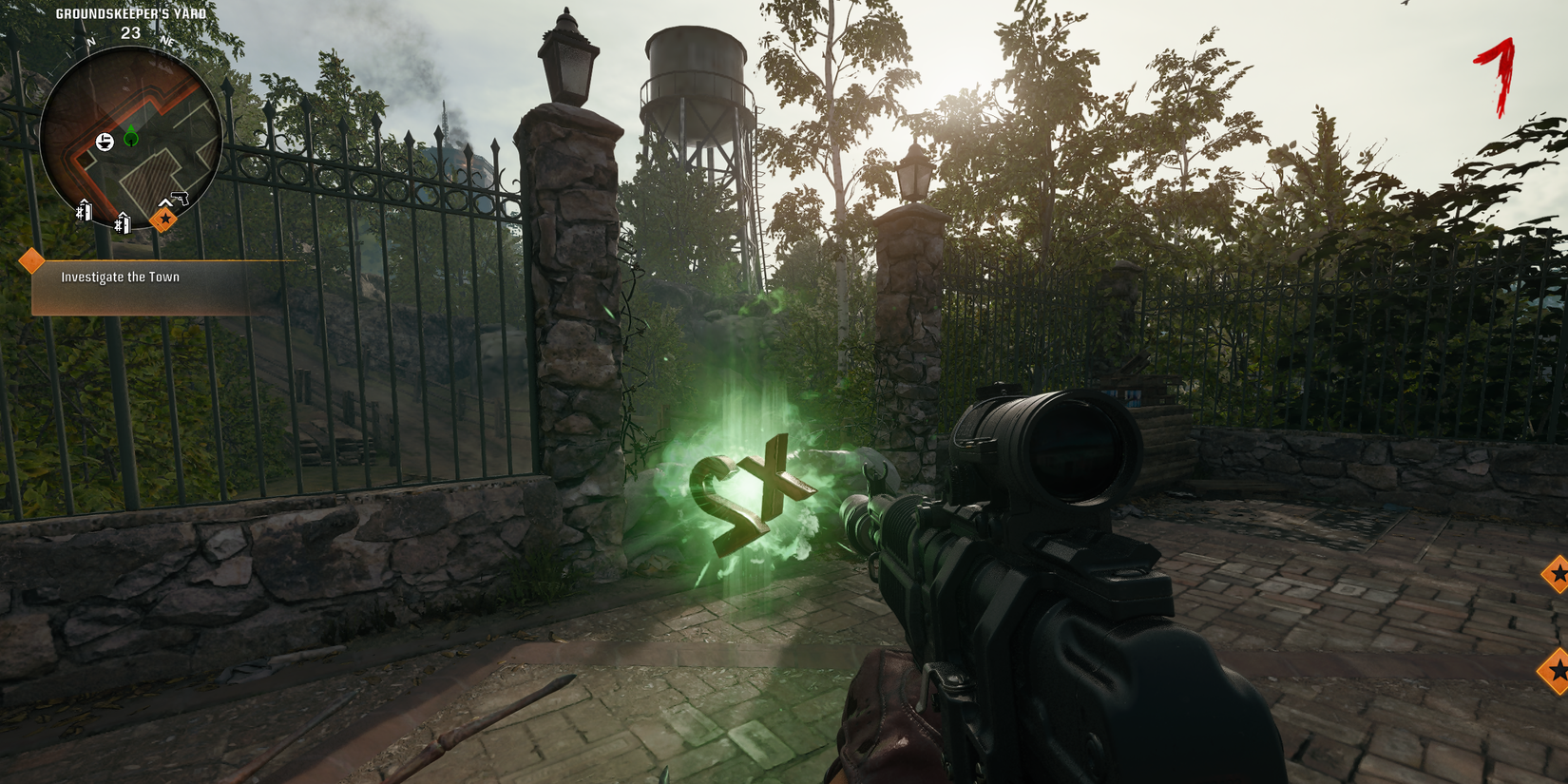Click the orange diamond beside the objective banner

tap(32, 258)
